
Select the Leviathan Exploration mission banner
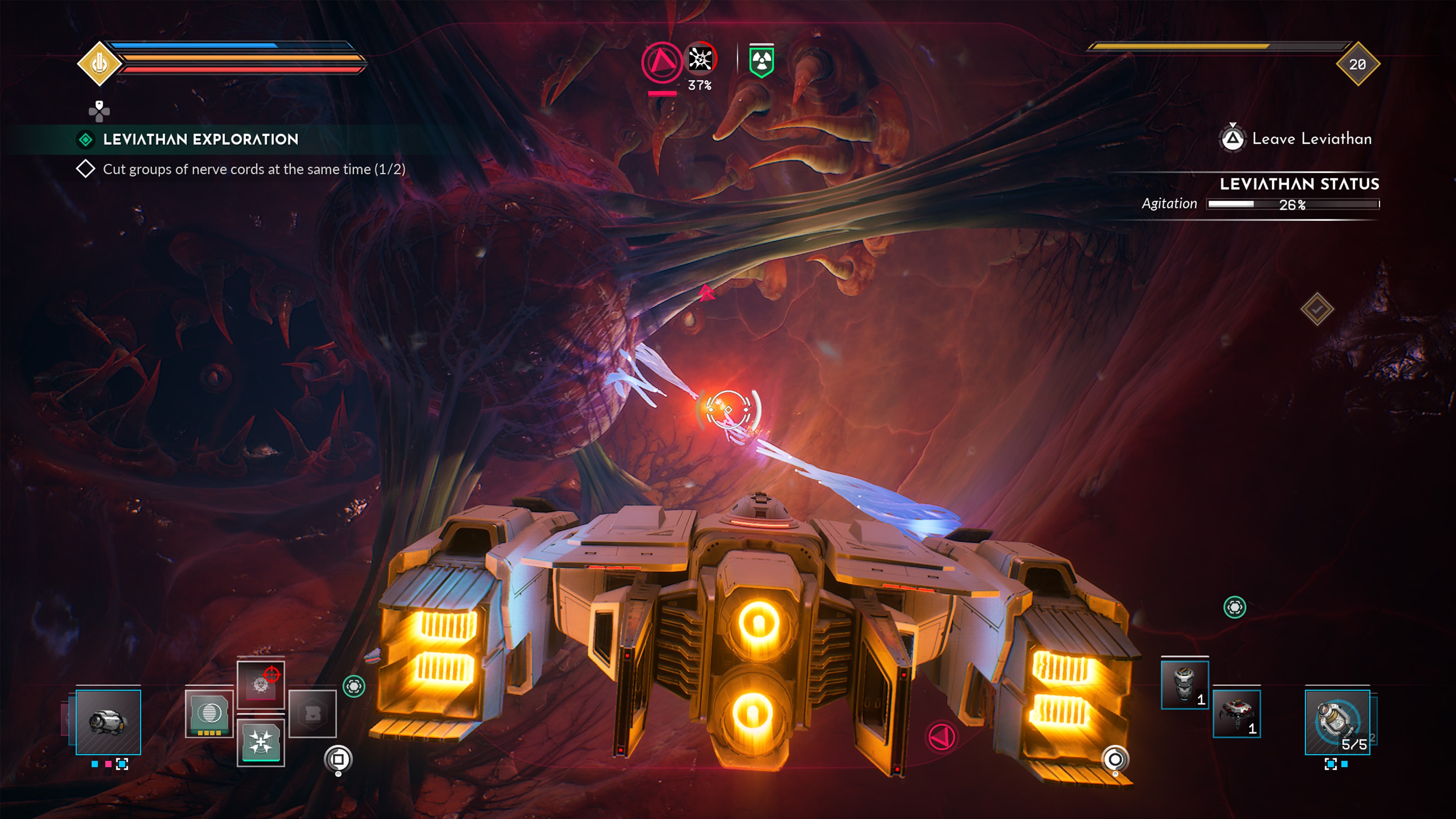click(x=200, y=140)
